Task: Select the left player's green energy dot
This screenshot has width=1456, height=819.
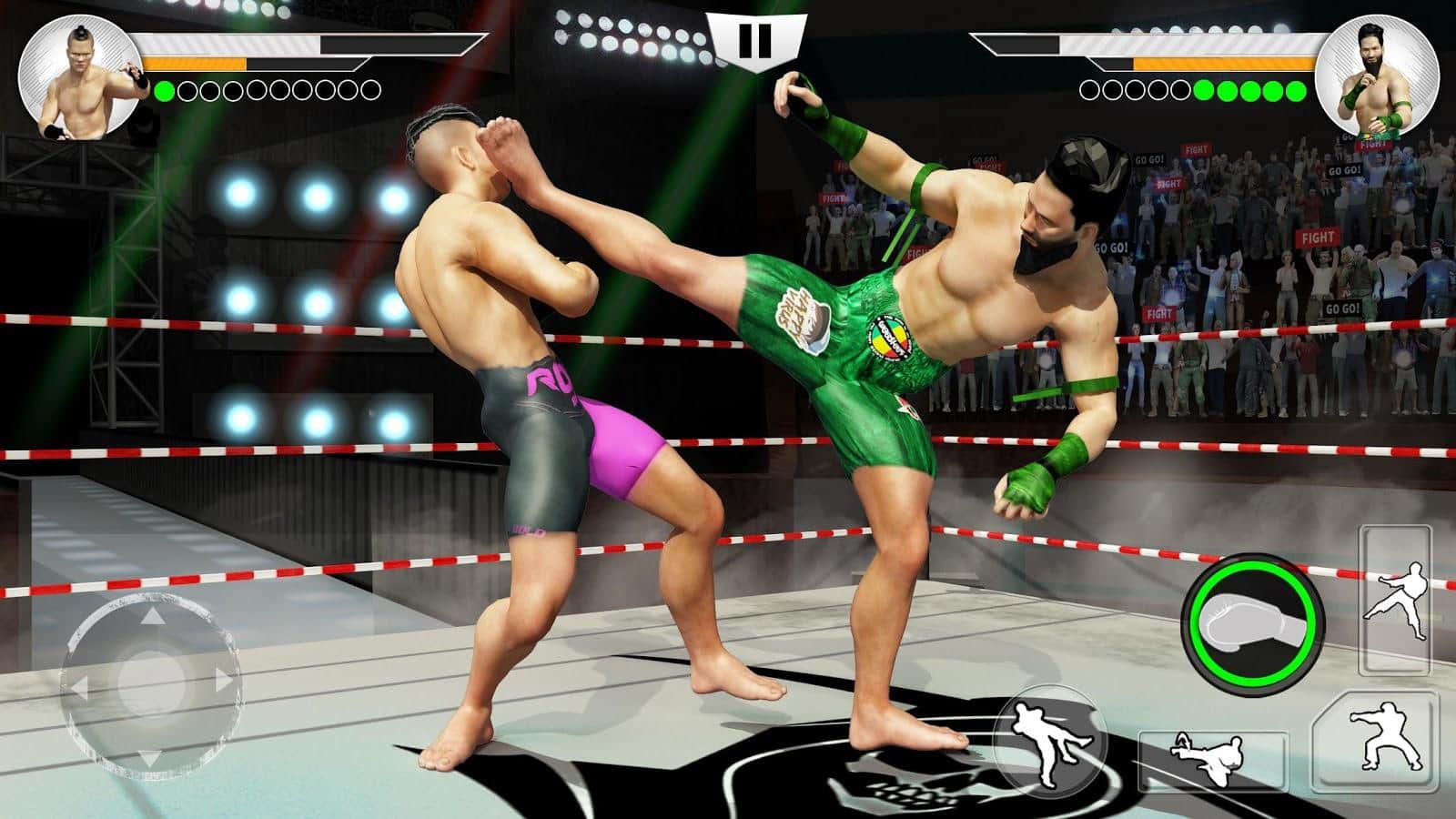Action: pos(162,91)
